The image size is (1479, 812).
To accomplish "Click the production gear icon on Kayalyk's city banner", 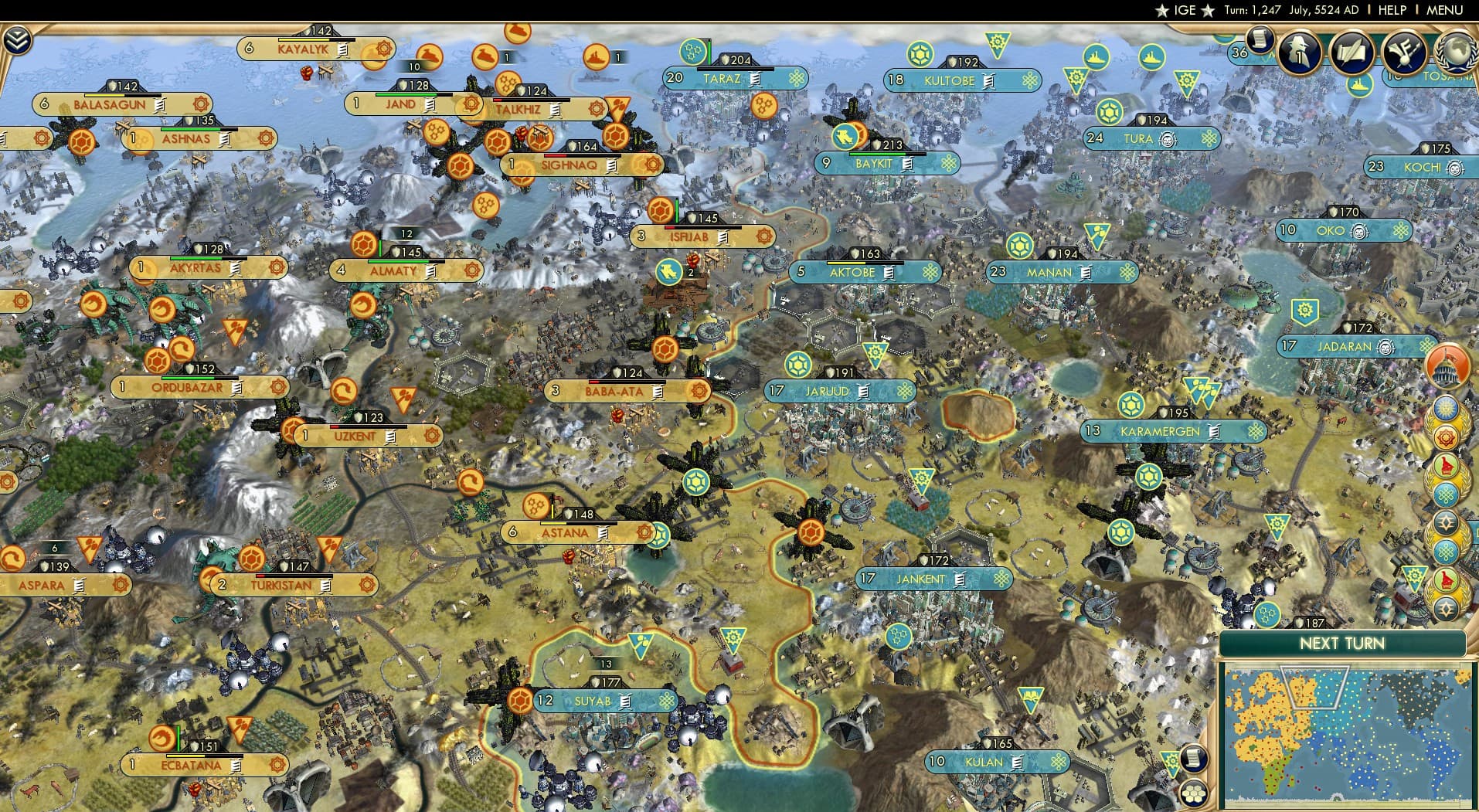I will coord(381,49).
